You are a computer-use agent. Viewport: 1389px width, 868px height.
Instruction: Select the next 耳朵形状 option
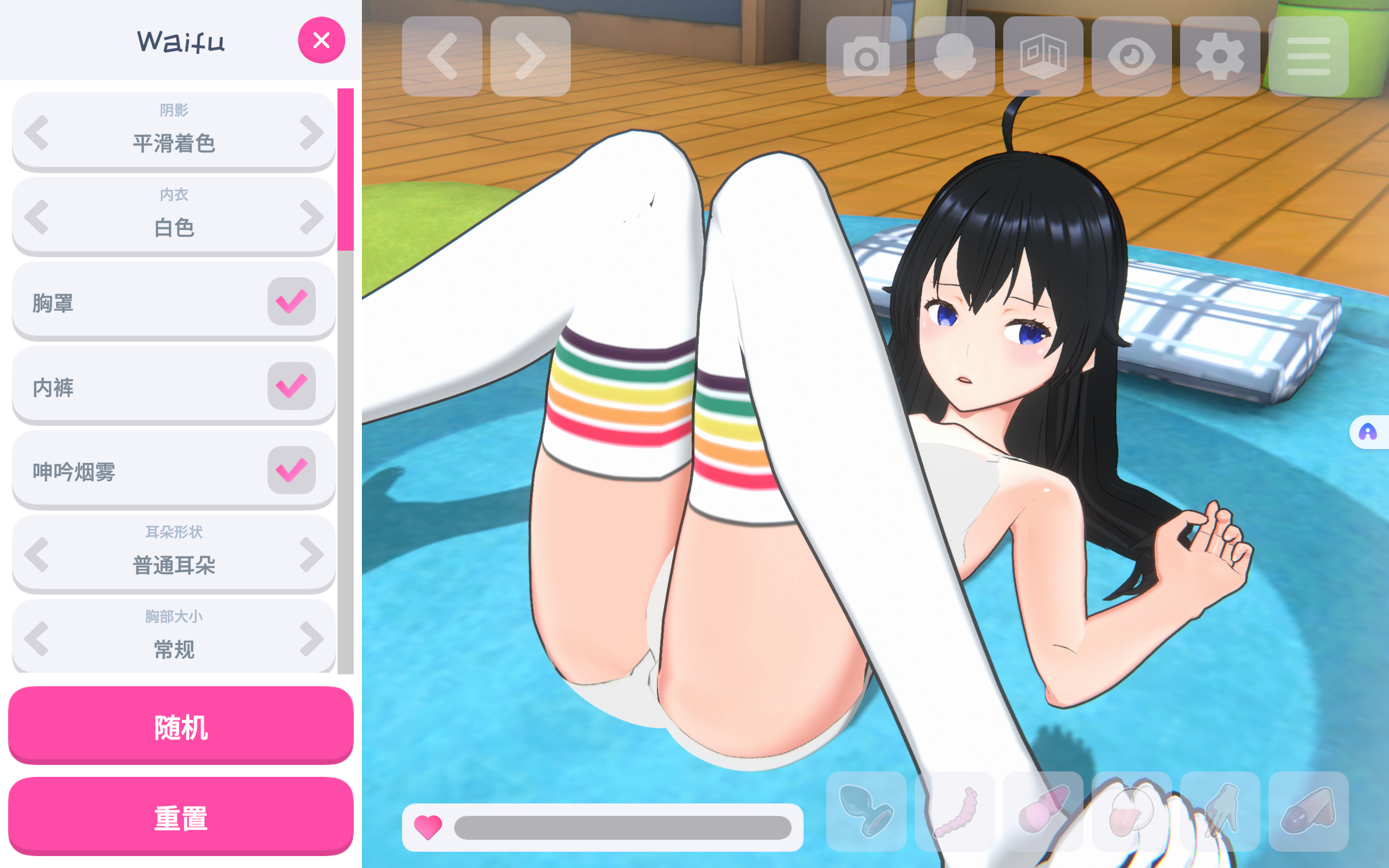tap(311, 554)
